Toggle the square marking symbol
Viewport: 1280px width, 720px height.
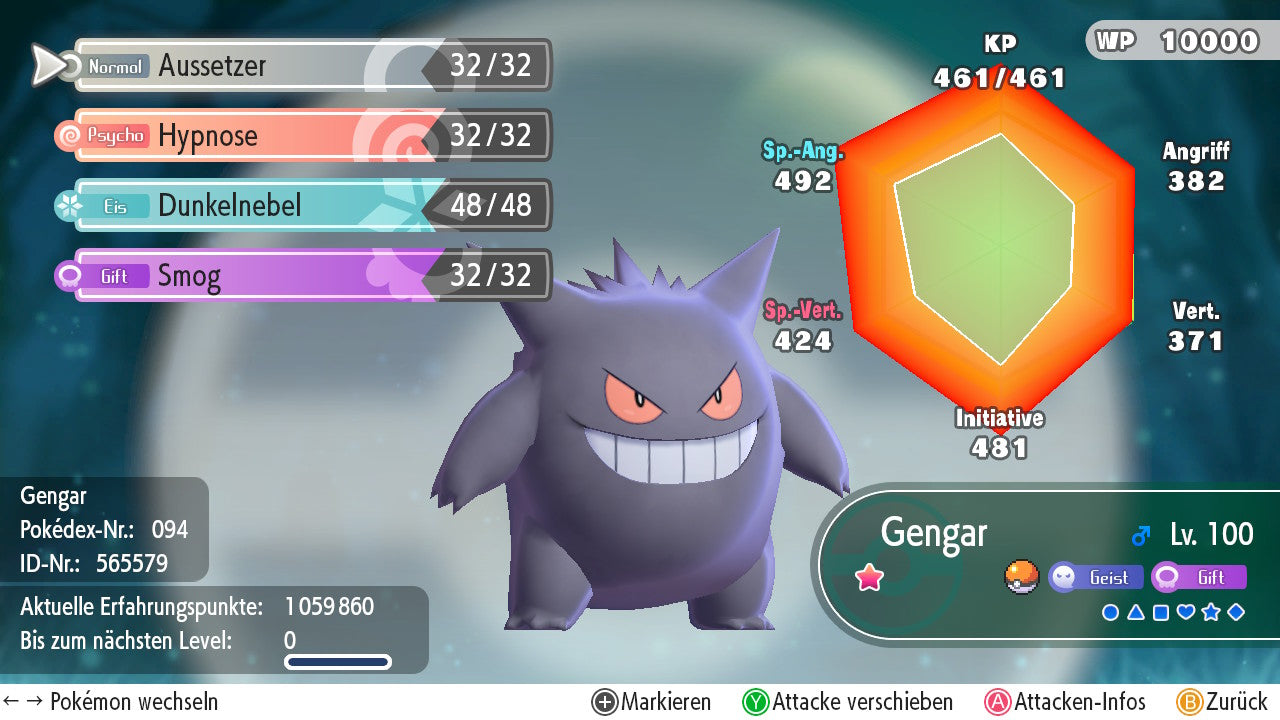point(1161,612)
